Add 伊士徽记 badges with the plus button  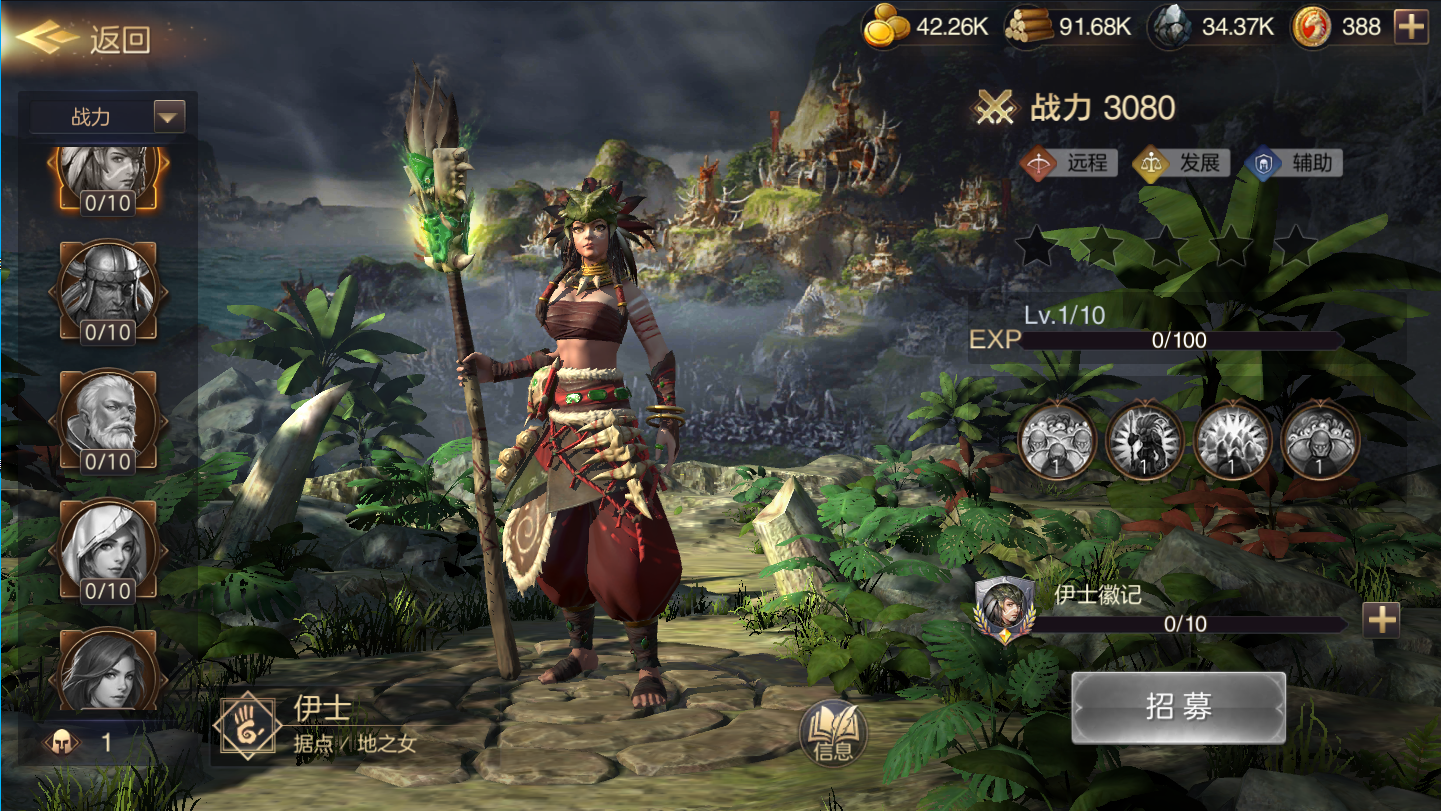point(1381,621)
